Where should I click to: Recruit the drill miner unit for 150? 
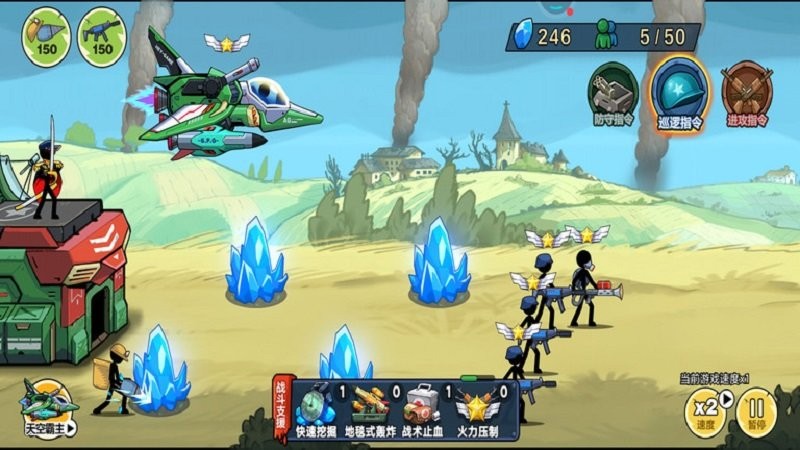pyautogui.click(x=46, y=37)
